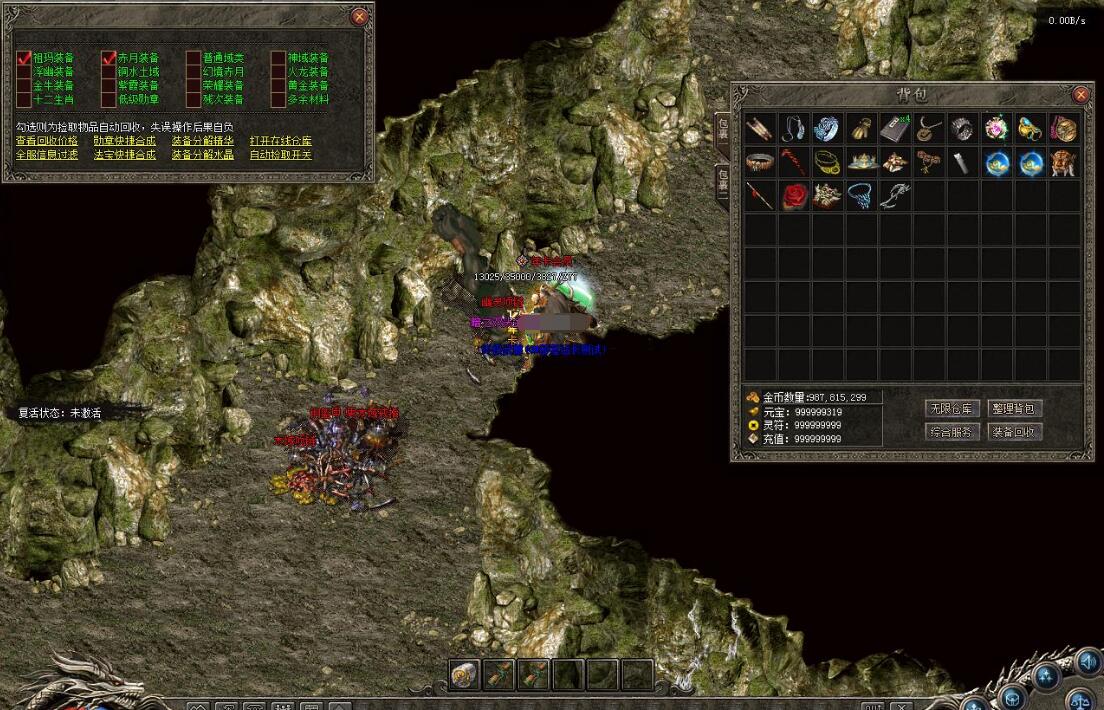The width and height of the screenshot is (1104, 710).
Task: Close the 背包 inventory window
Action: coord(1081,95)
